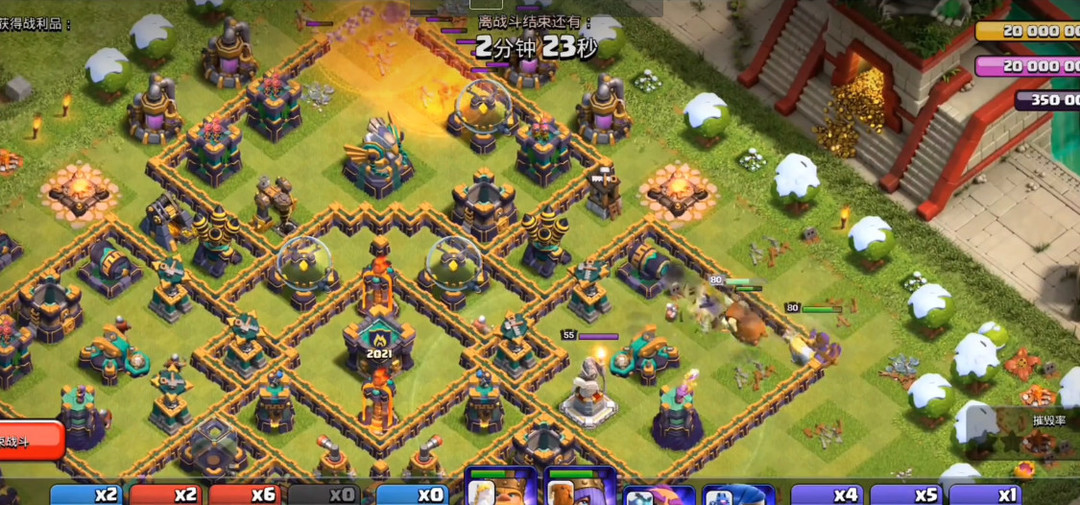Tap the red End Battle button
This screenshot has height=505, width=1080.
30,440
